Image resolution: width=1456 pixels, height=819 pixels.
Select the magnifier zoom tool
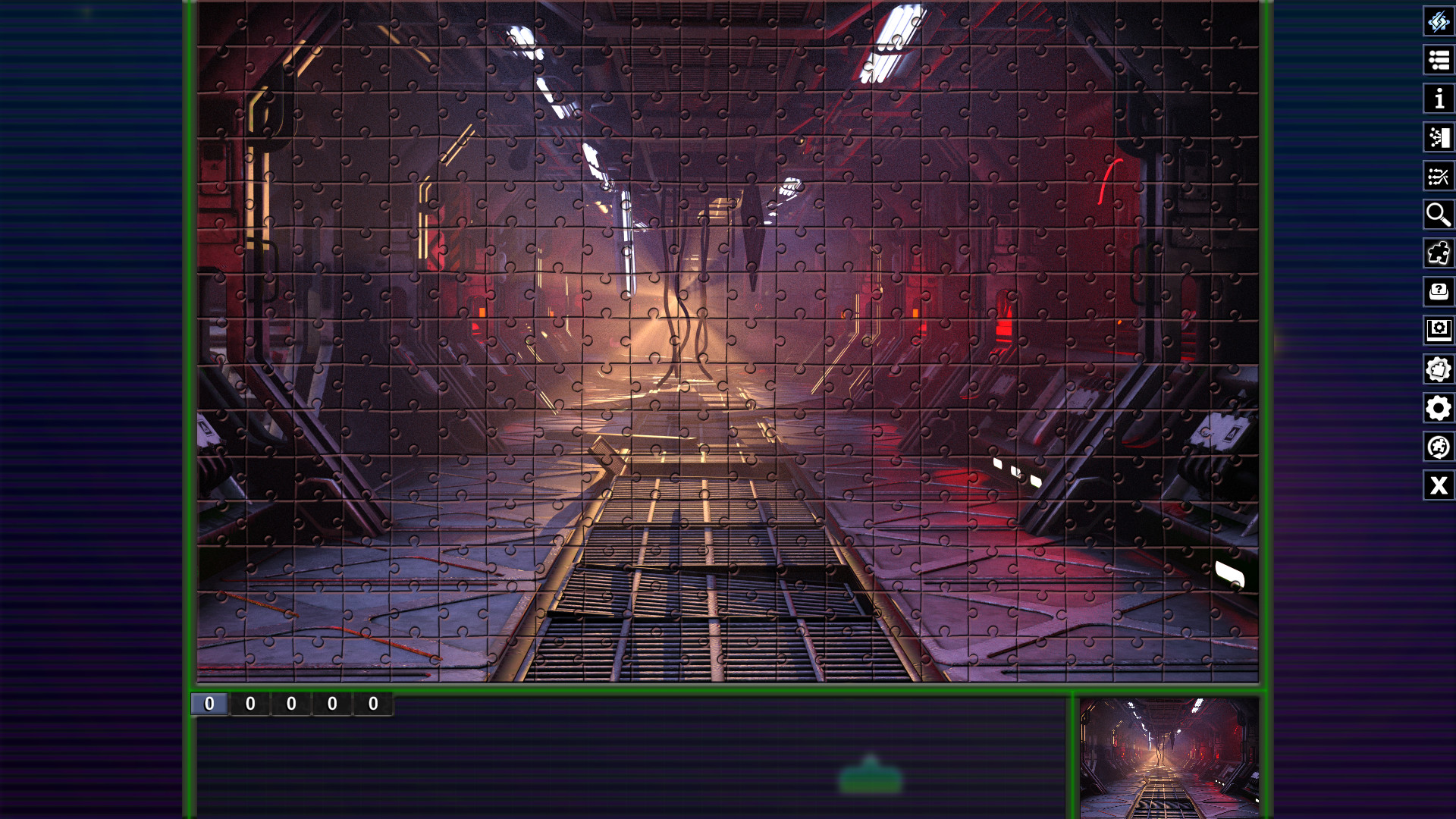pos(1439,215)
